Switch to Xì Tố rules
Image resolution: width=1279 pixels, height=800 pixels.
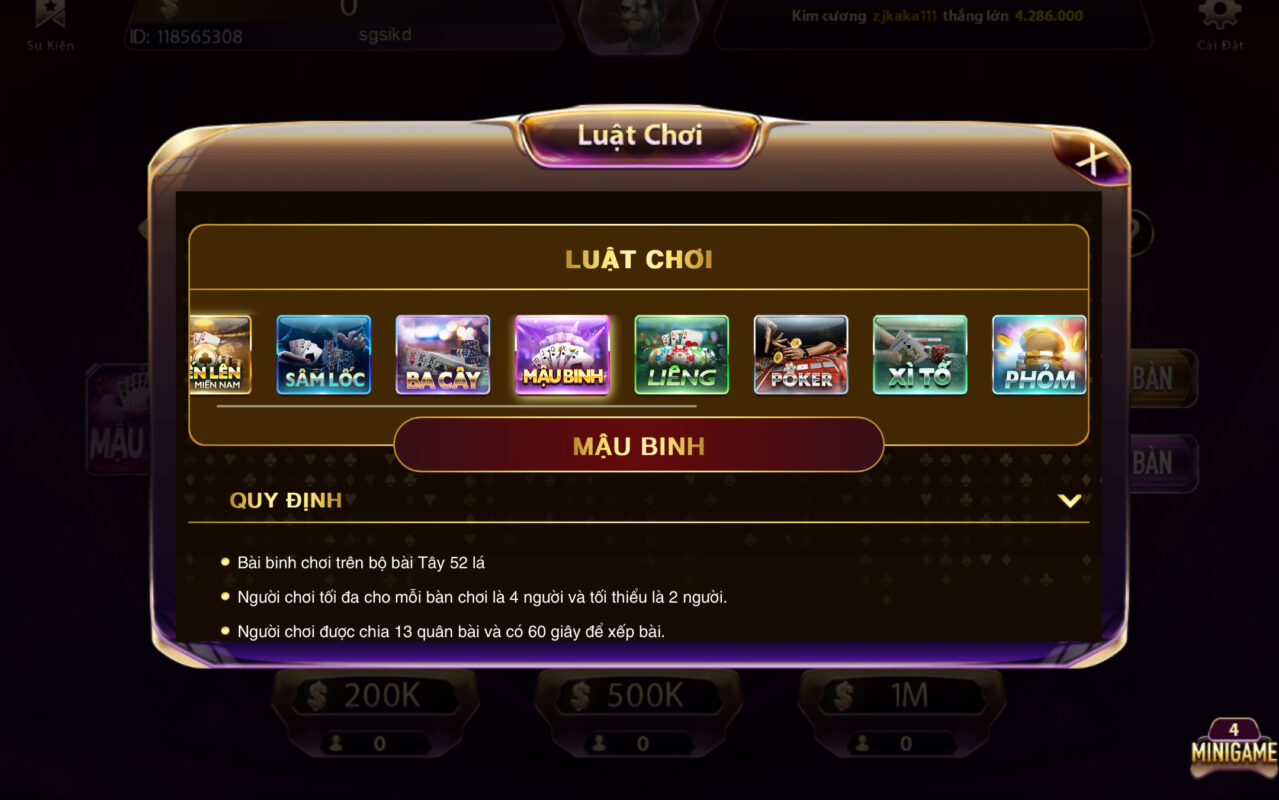(x=919, y=355)
